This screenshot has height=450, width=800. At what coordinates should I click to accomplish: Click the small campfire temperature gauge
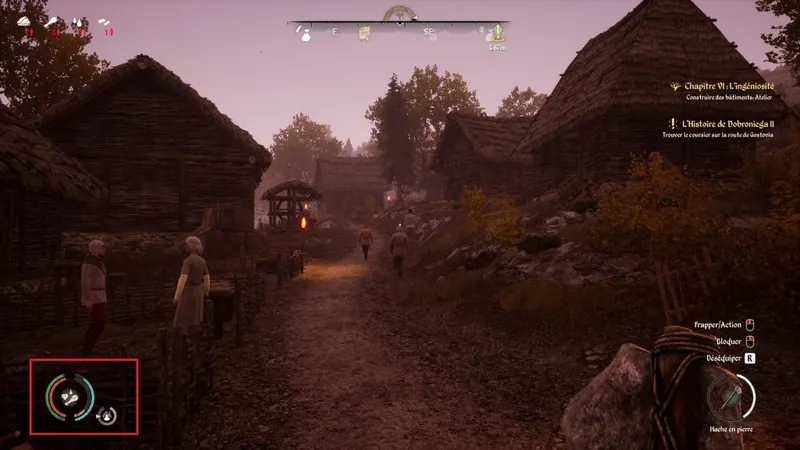(x=106, y=415)
